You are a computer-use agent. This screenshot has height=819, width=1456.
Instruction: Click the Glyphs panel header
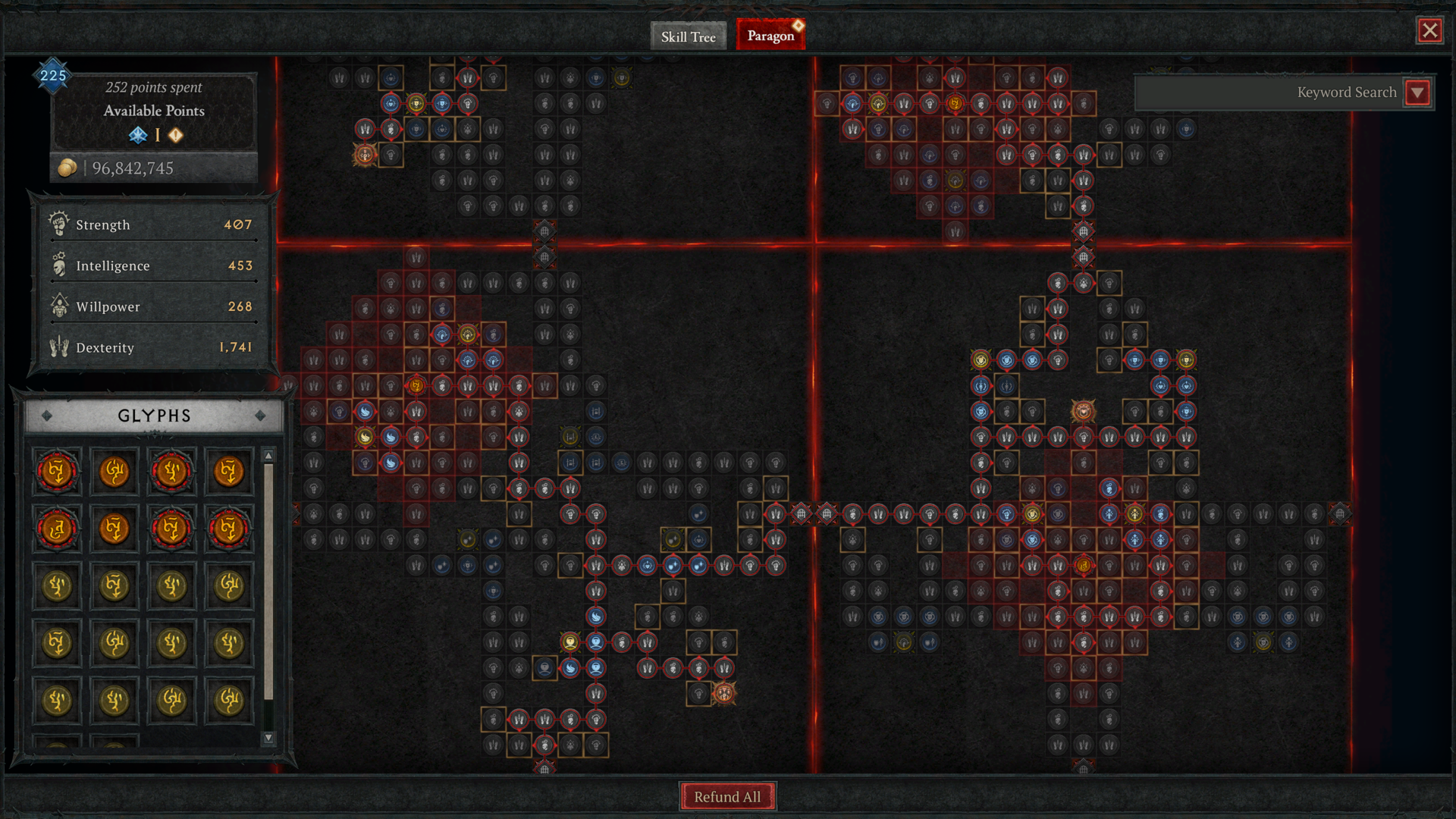click(154, 416)
